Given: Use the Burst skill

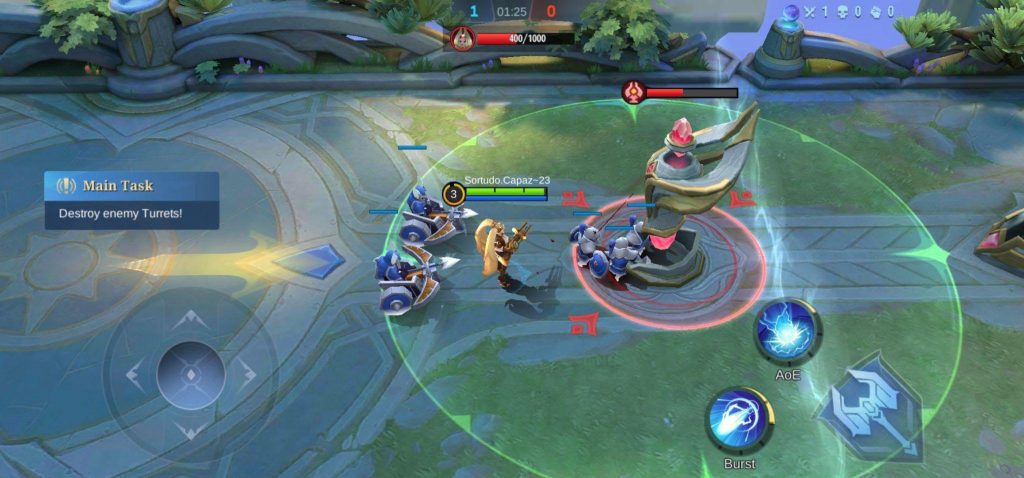Looking at the screenshot, I should pos(739,421).
